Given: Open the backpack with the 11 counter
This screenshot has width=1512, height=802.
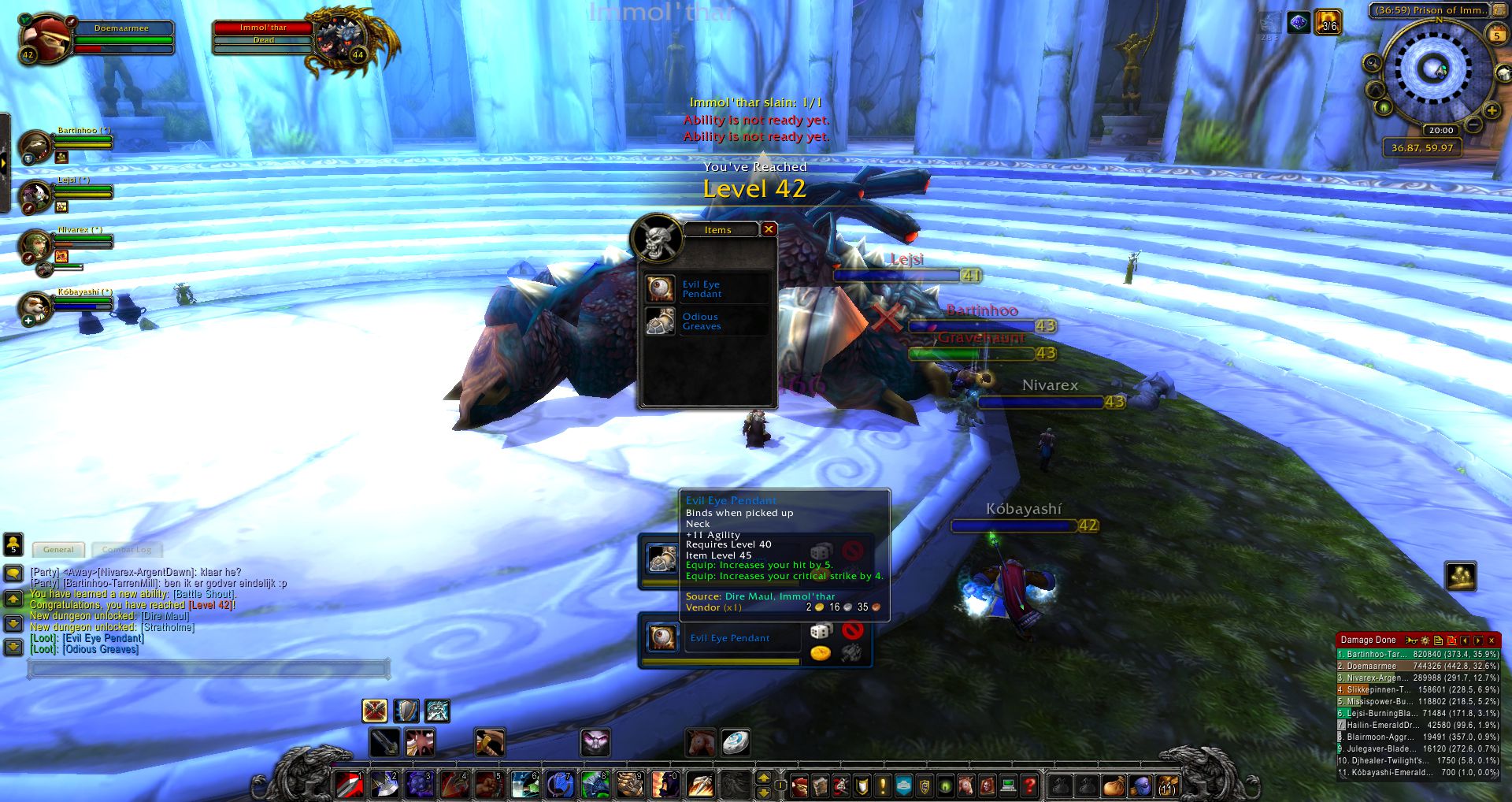Looking at the screenshot, I should (1166, 785).
